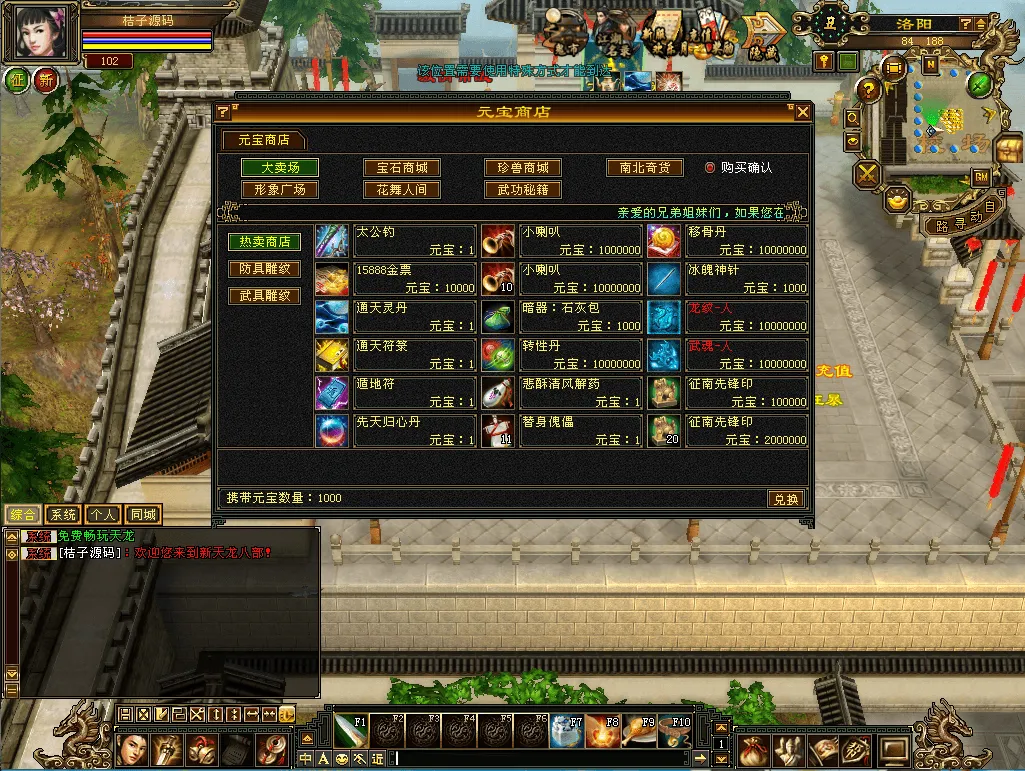Open the 花舞人间 category
Viewport: 1025px width, 771px height.
(x=401, y=190)
